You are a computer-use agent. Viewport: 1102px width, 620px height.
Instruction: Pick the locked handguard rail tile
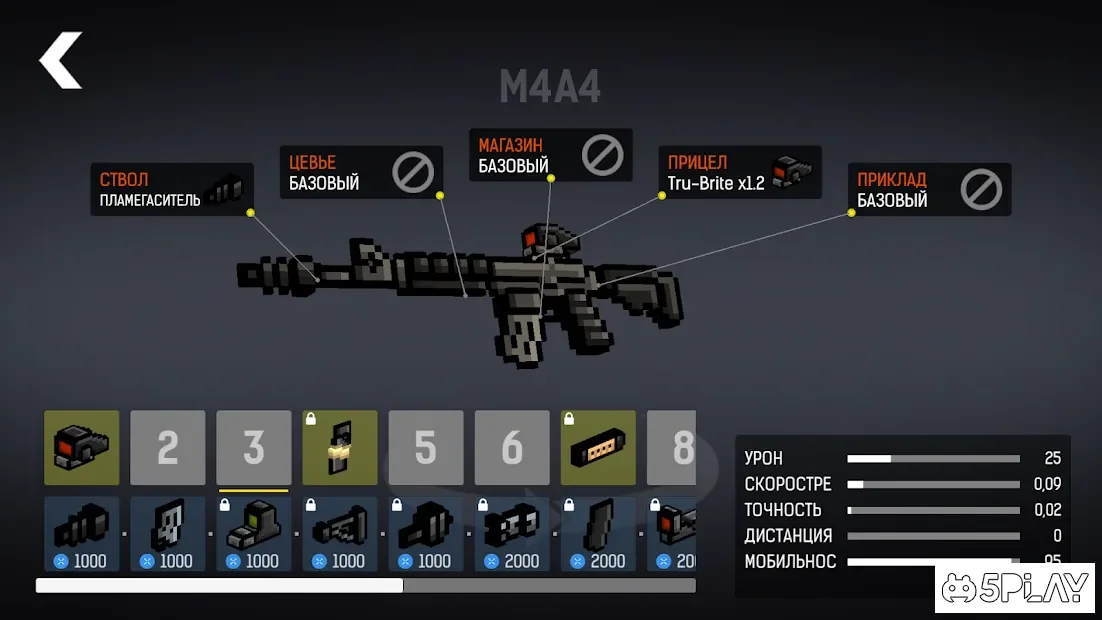tap(598, 448)
